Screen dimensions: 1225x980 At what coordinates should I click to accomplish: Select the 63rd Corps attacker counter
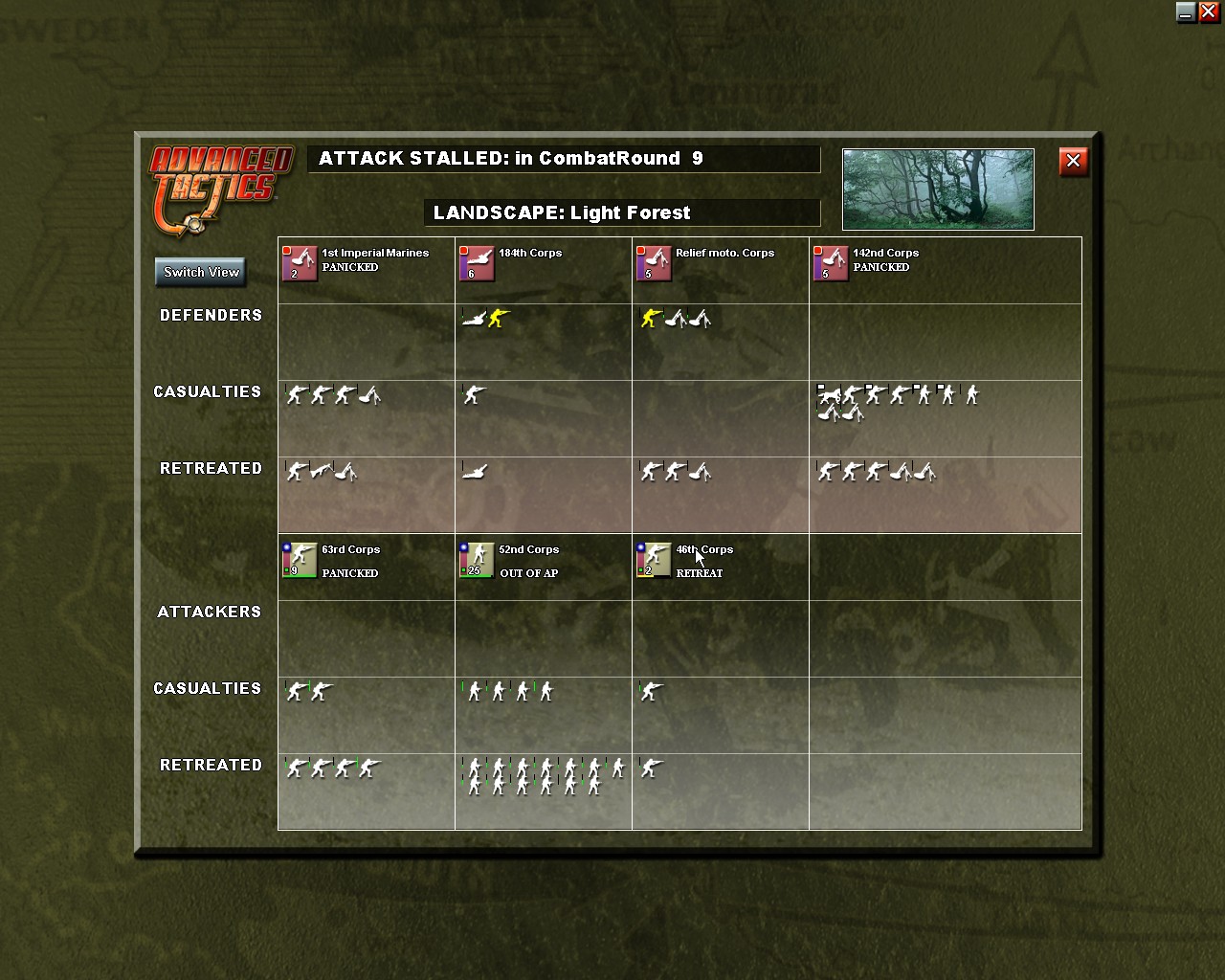click(x=299, y=561)
